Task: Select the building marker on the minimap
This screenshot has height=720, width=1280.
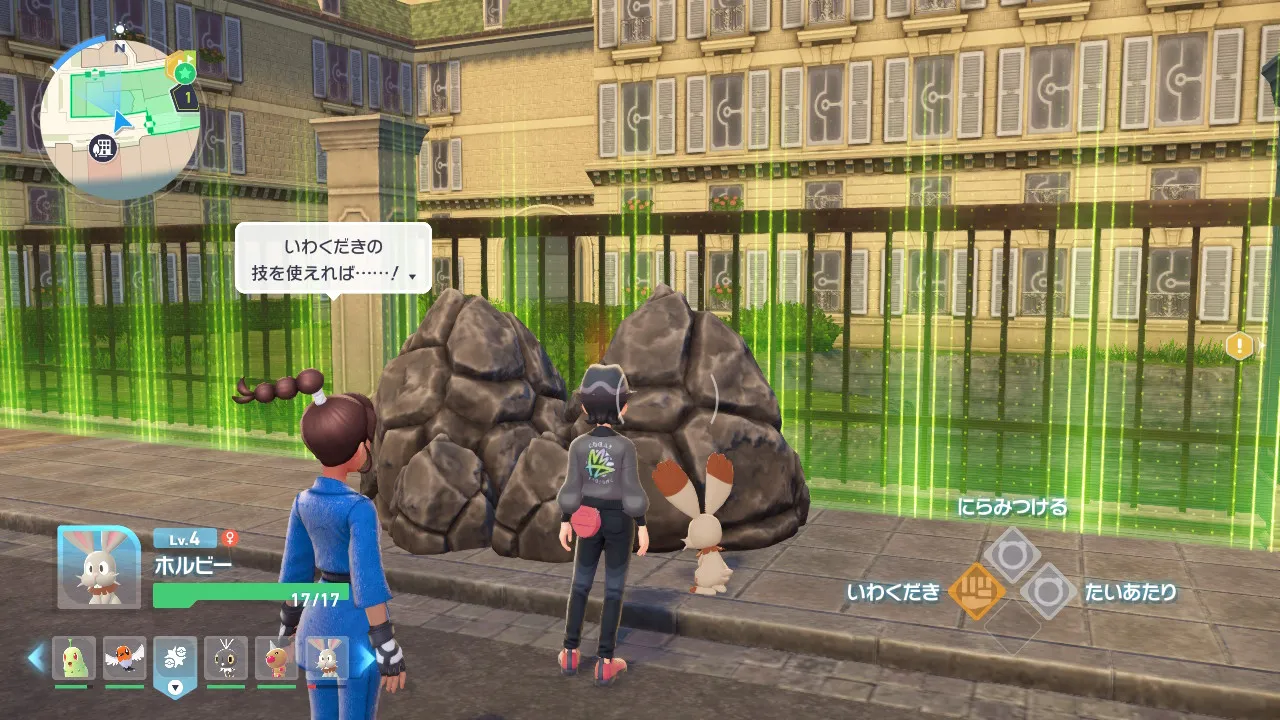Action: (102, 149)
